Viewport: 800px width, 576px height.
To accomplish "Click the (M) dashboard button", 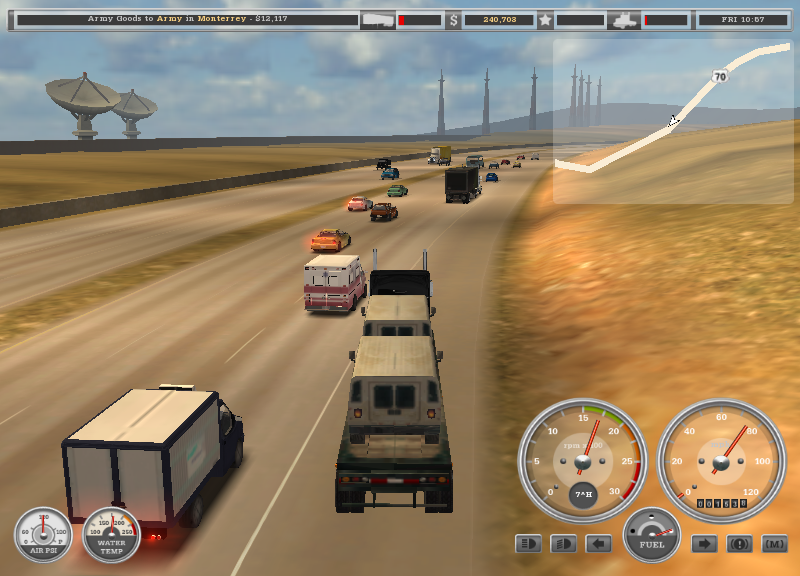I will pyautogui.click(x=775, y=544).
